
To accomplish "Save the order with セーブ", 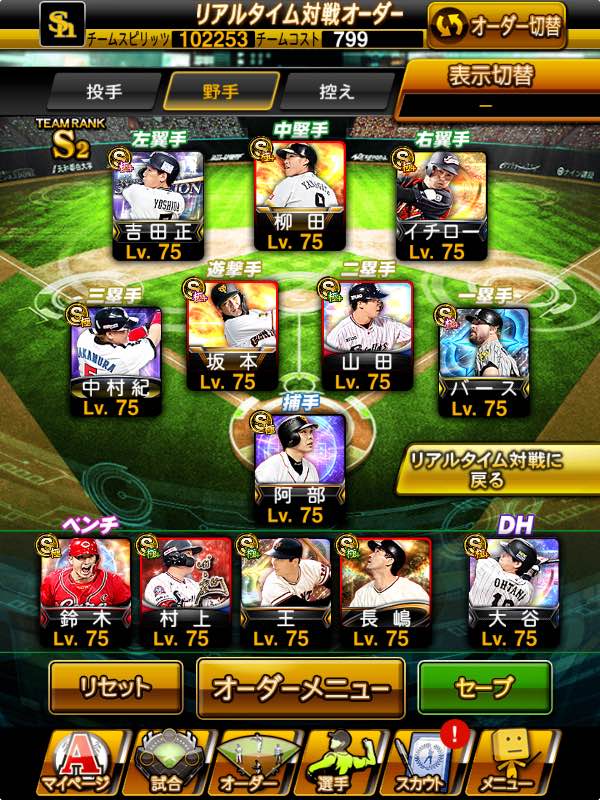I will 484,687.
